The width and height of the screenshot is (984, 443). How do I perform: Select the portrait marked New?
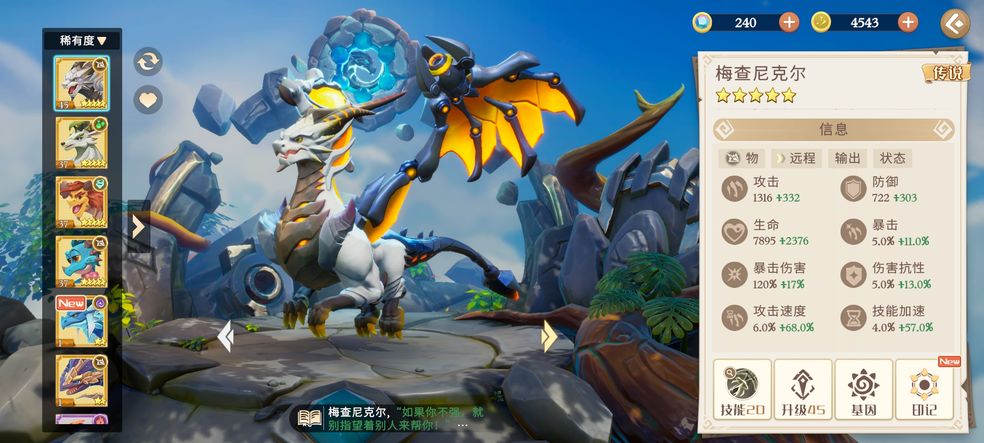tap(82, 322)
